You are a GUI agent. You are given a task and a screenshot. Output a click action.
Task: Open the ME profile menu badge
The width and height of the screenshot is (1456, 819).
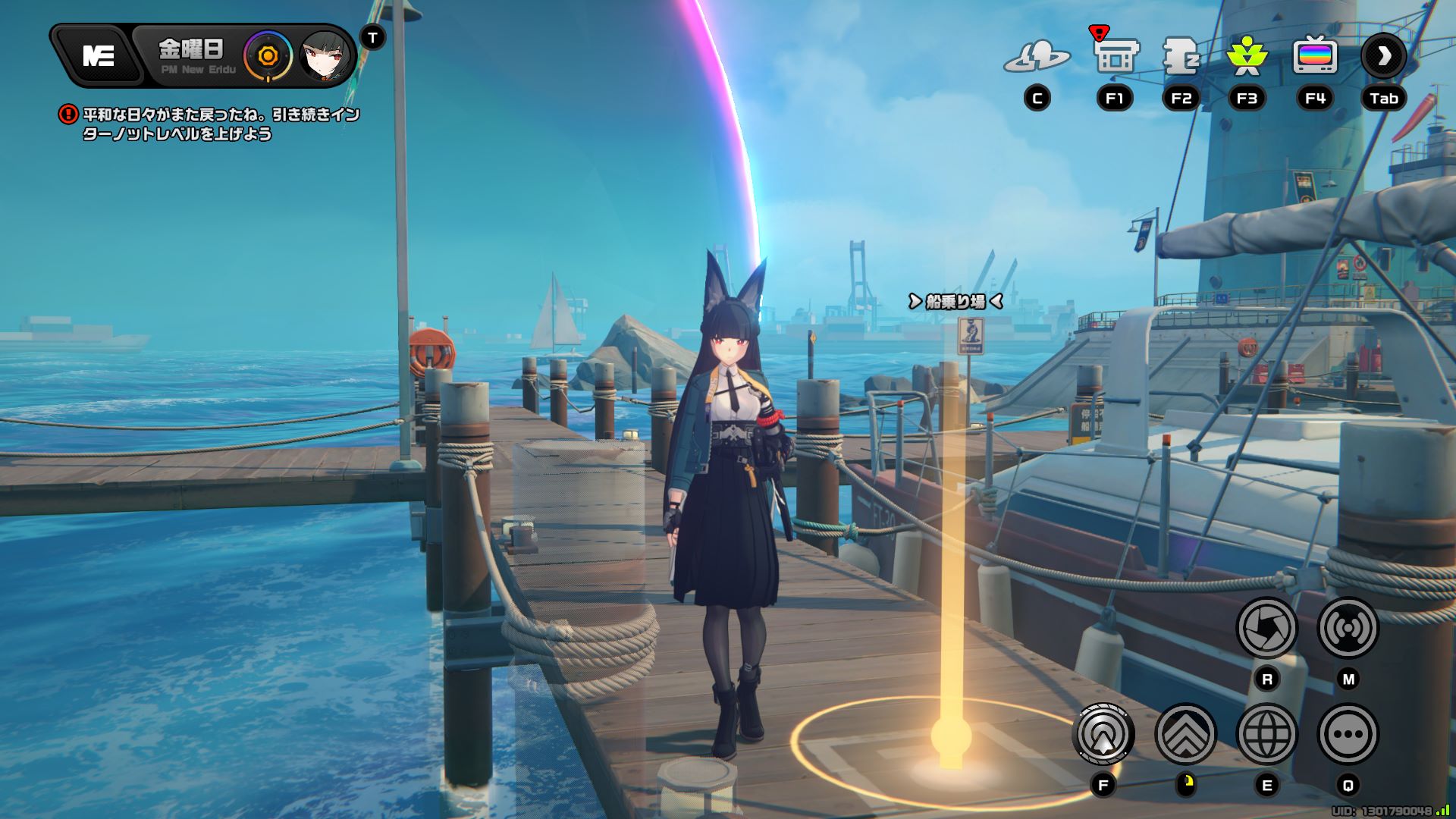98,55
